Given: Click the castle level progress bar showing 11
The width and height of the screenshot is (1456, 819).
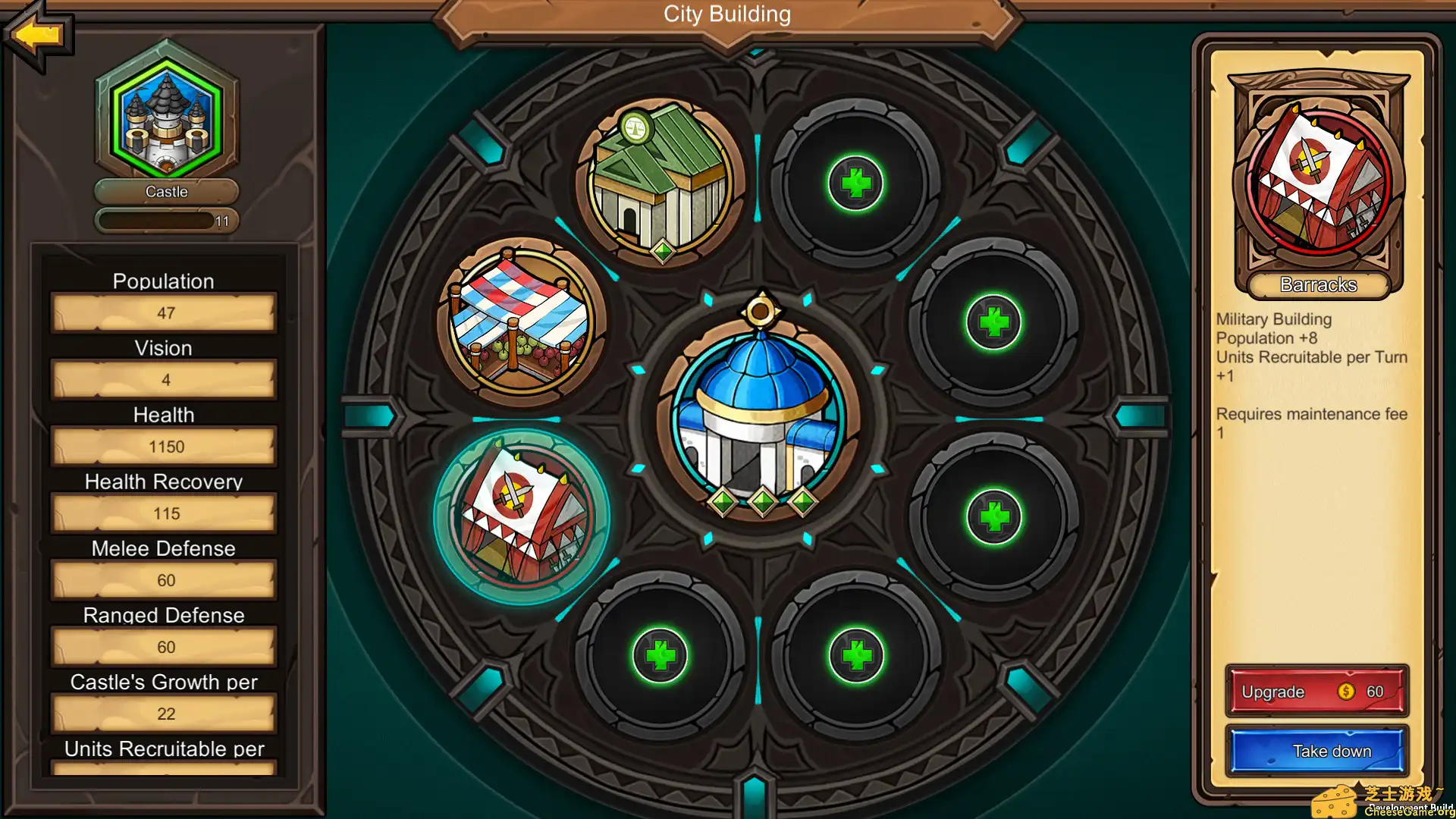Looking at the screenshot, I should [x=167, y=221].
